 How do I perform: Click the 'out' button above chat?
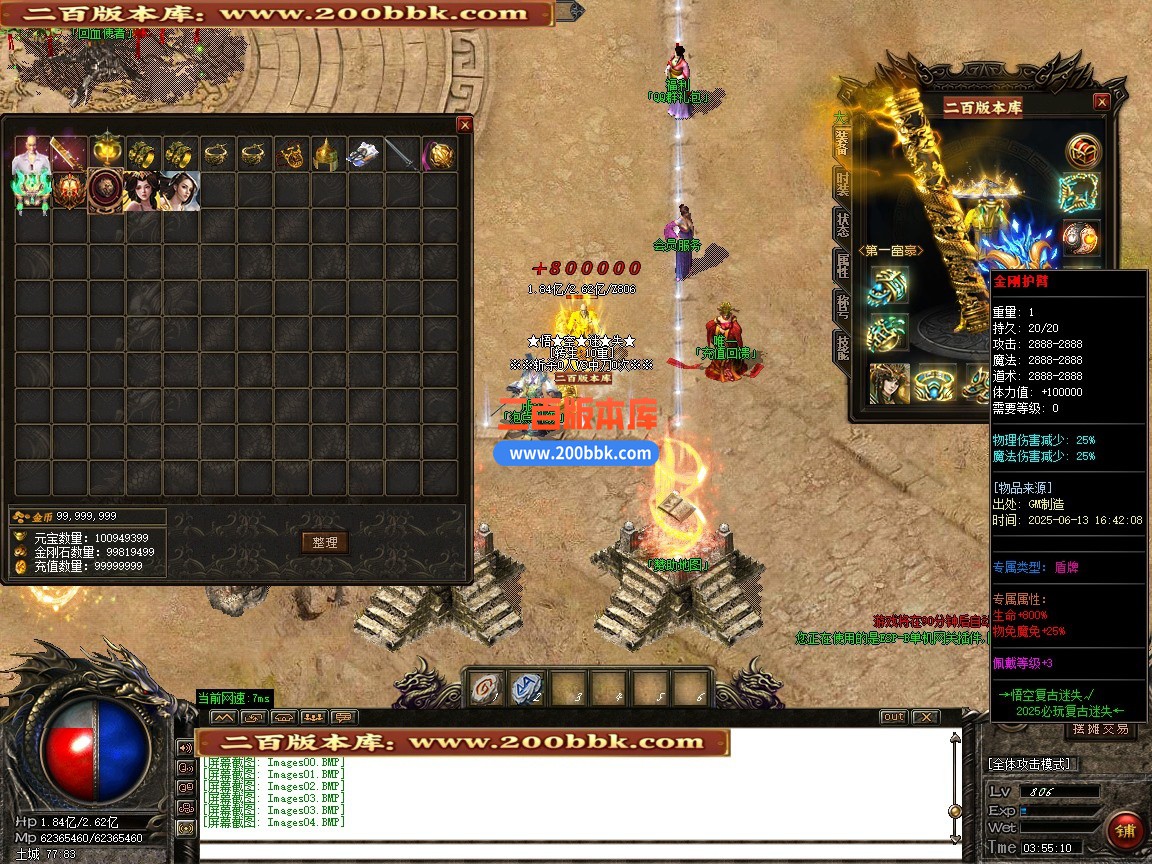click(x=893, y=717)
